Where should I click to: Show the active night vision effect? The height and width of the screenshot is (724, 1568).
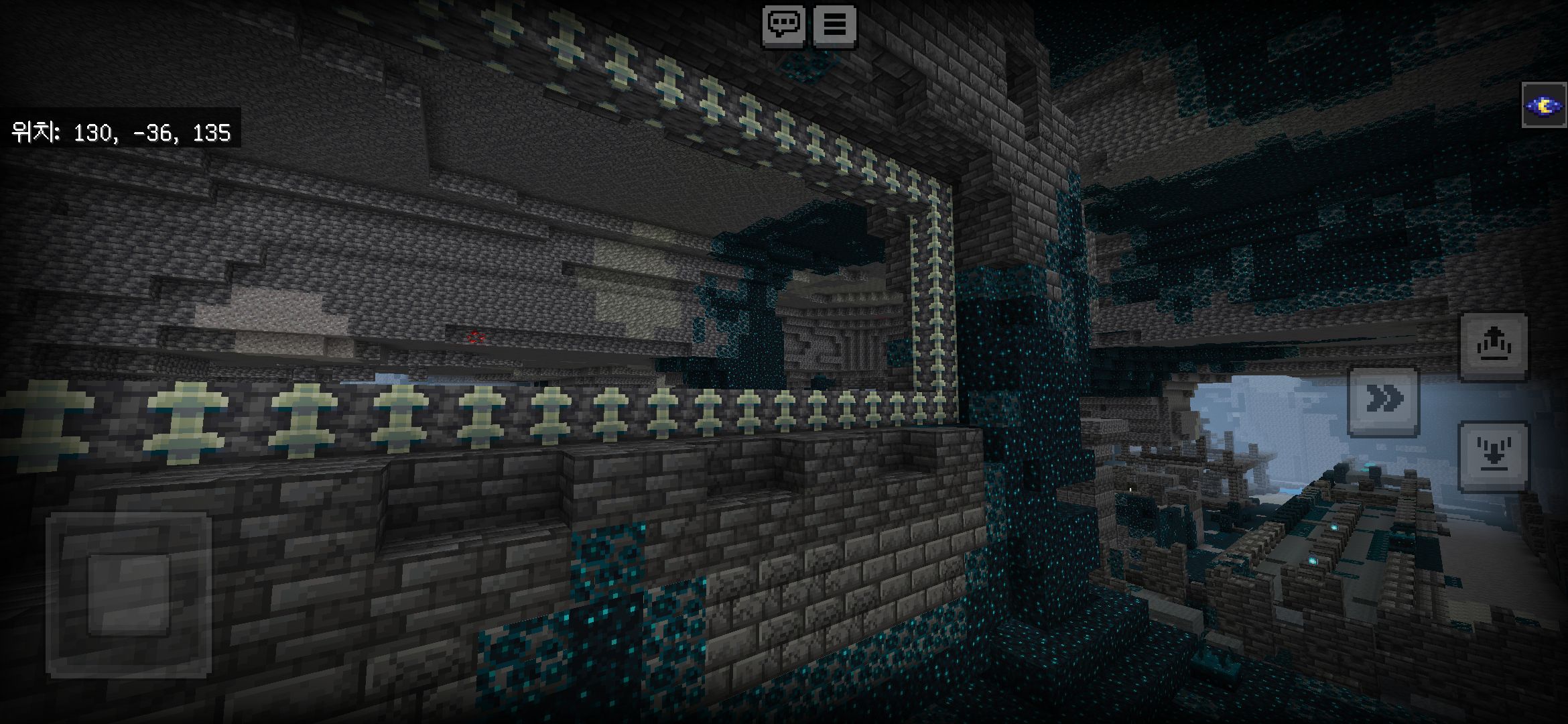click(1544, 105)
